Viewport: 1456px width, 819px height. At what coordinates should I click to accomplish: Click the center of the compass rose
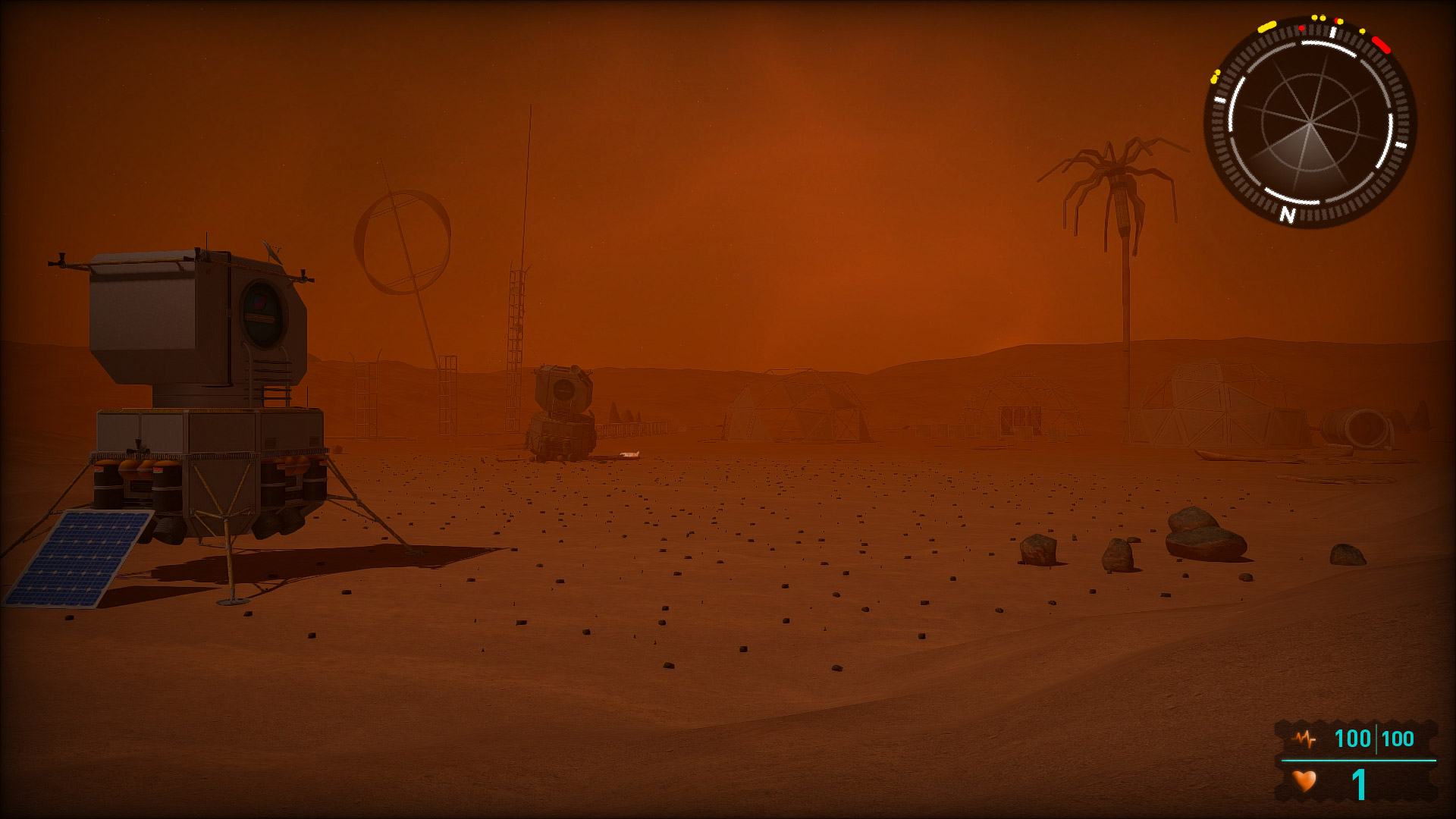(1310, 122)
